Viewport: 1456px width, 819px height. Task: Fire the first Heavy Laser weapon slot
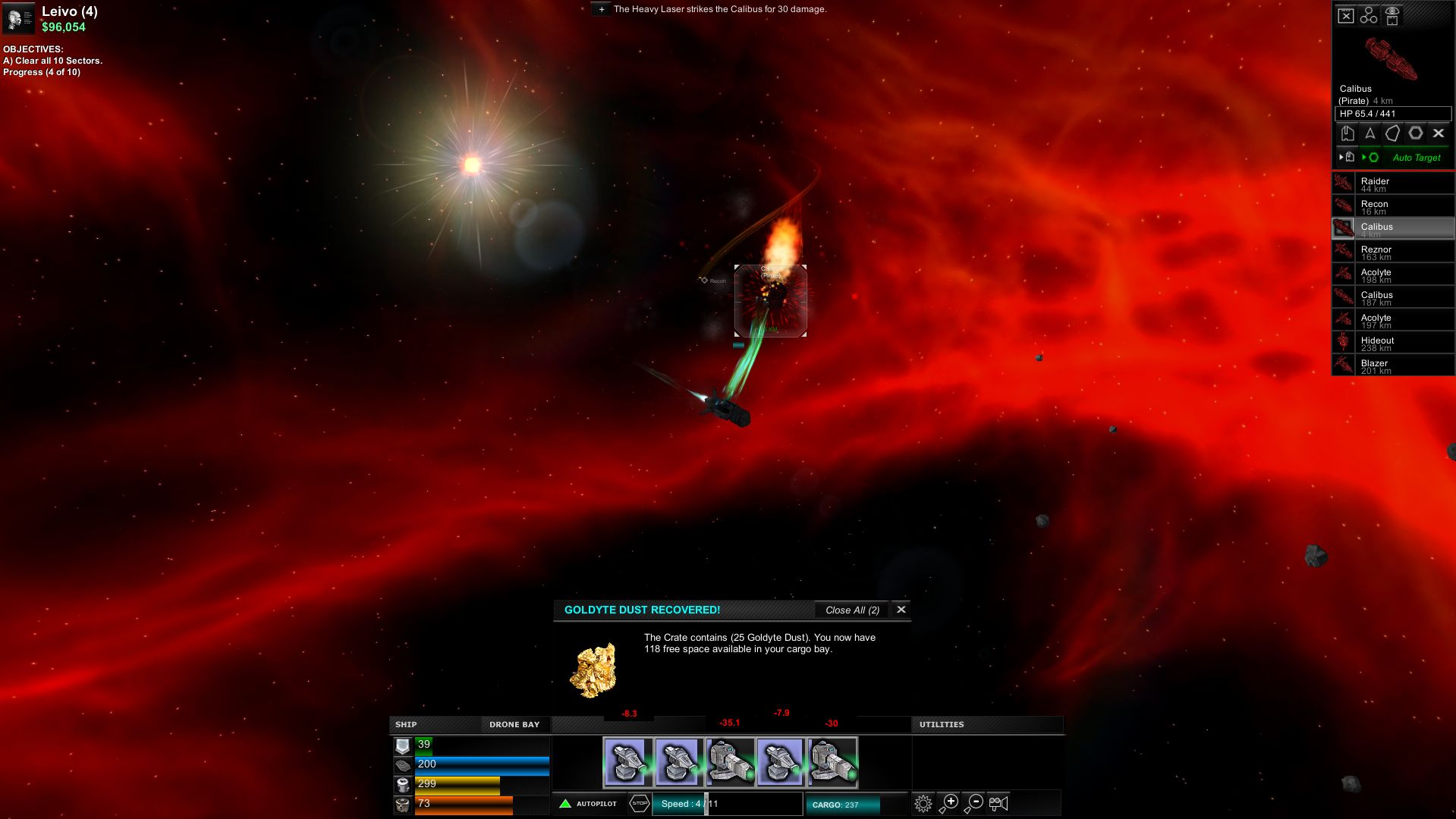coord(627,762)
